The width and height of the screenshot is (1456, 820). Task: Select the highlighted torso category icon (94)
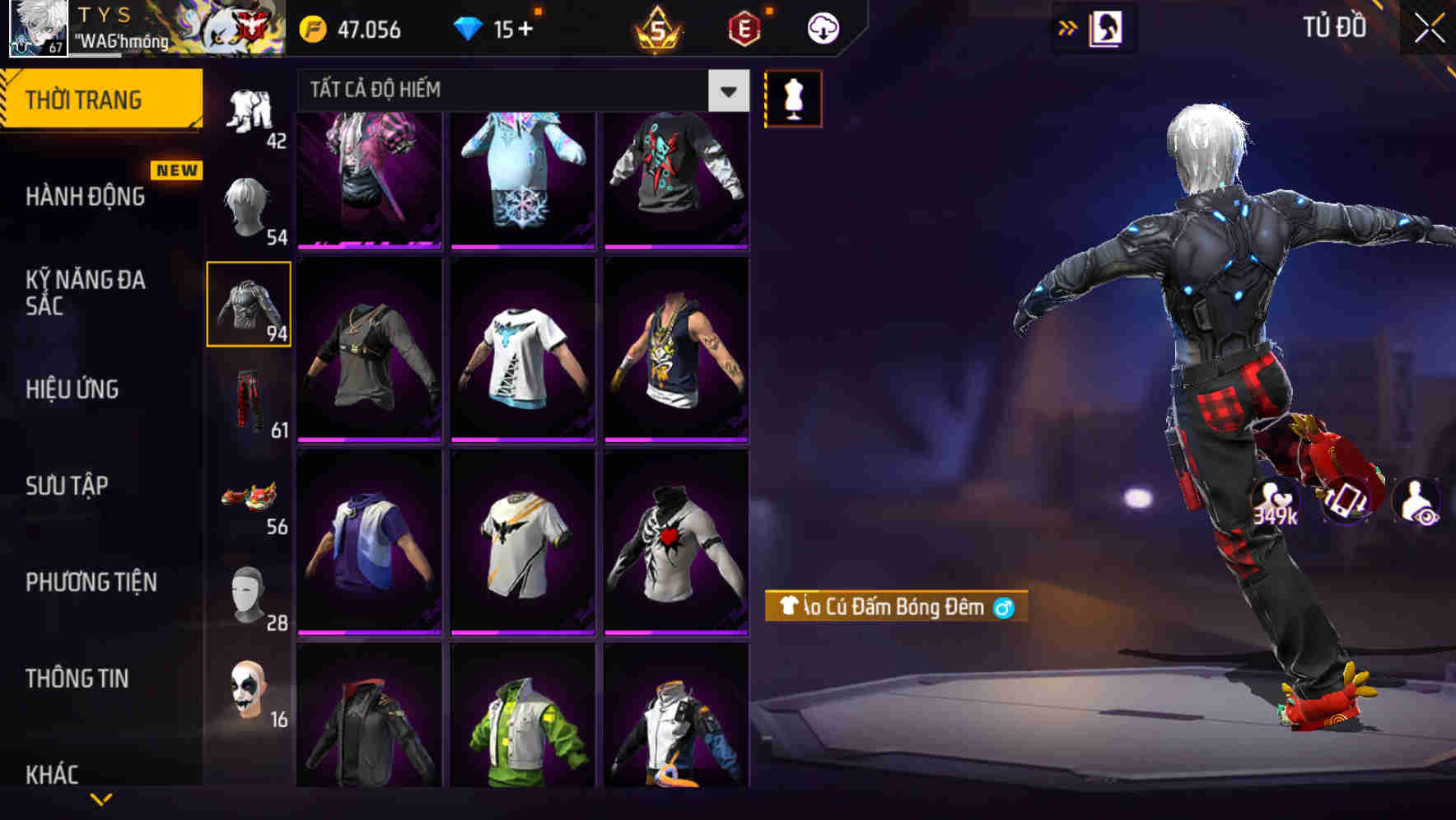click(249, 302)
